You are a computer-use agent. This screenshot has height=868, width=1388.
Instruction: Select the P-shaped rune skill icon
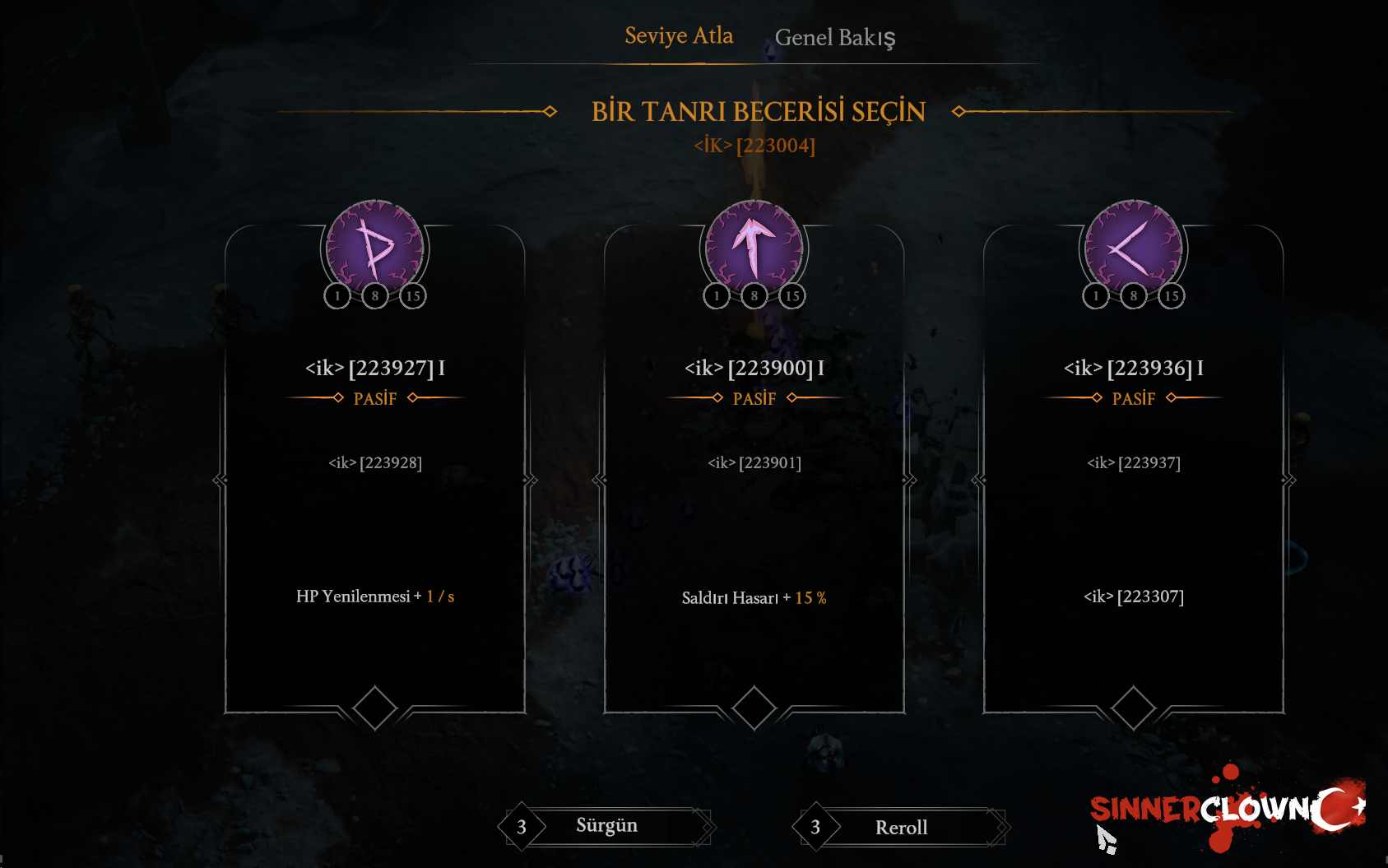[x=375, y=248]
